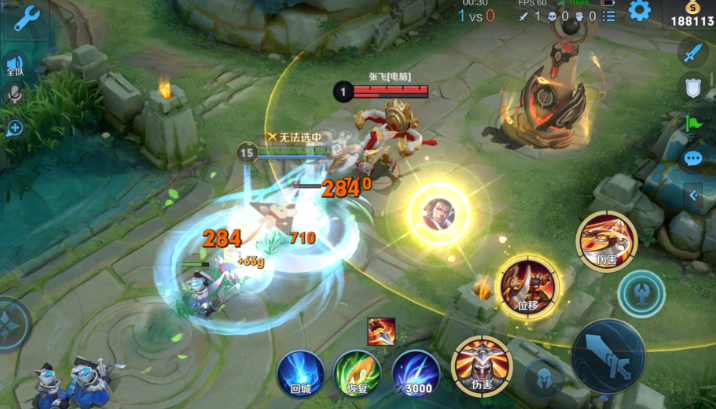Toggle the muted microphone icon
The width and height of the screenshot is (716, 409).
point(15,94)
